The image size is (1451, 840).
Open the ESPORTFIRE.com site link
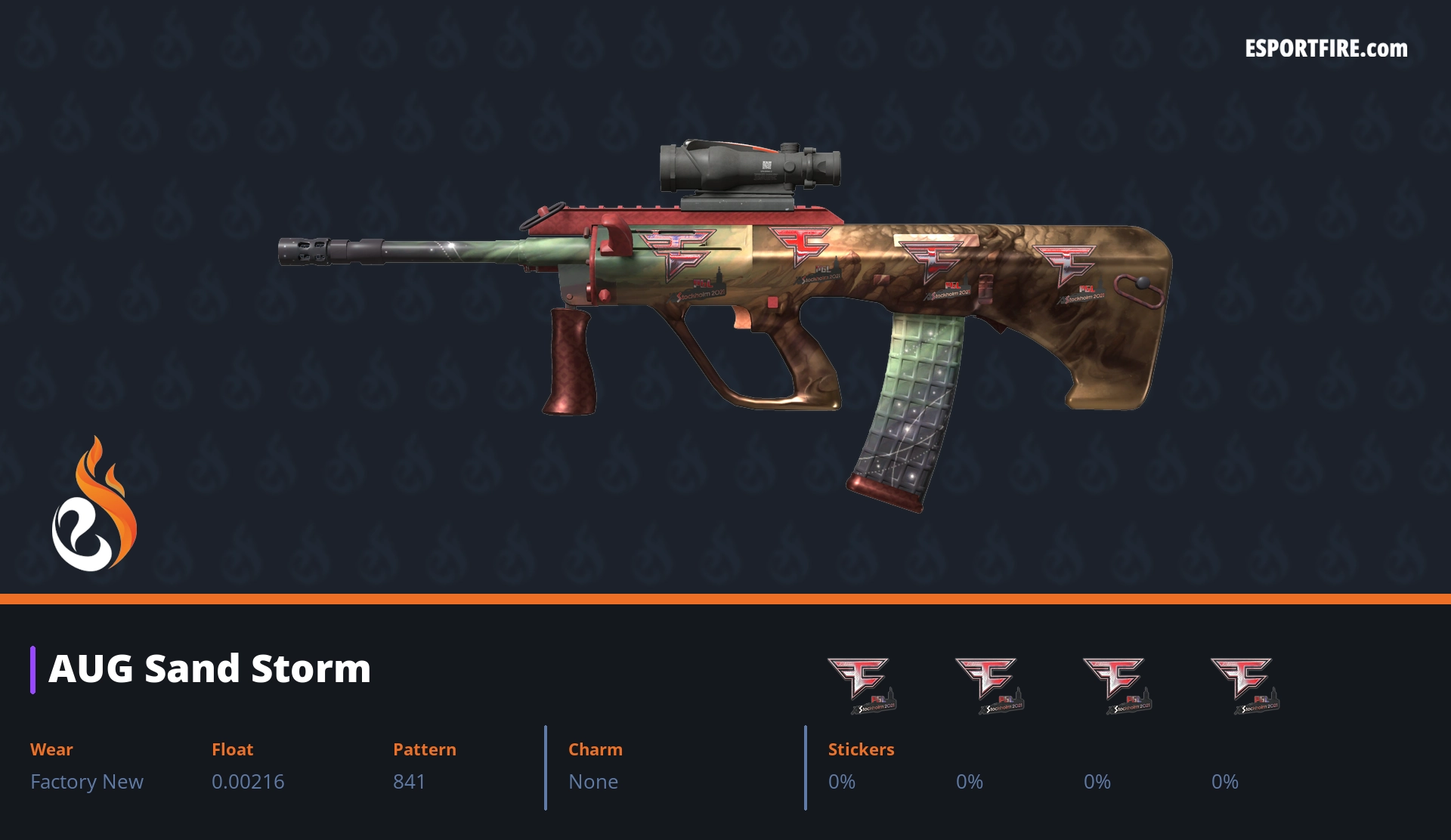coord(1326,49)
